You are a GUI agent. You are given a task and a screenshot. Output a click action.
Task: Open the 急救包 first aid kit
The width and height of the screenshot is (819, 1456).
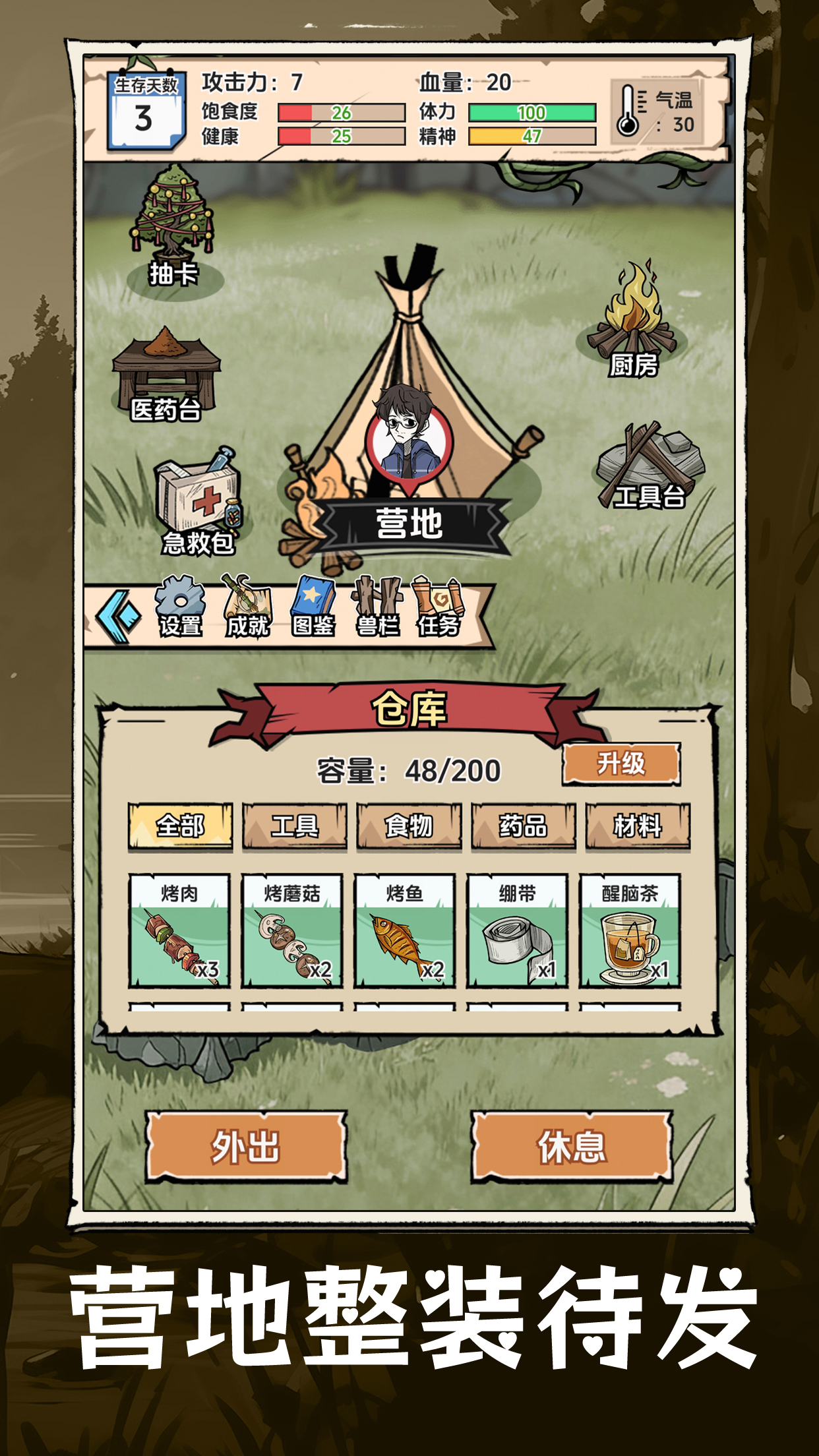click(198, 501)
